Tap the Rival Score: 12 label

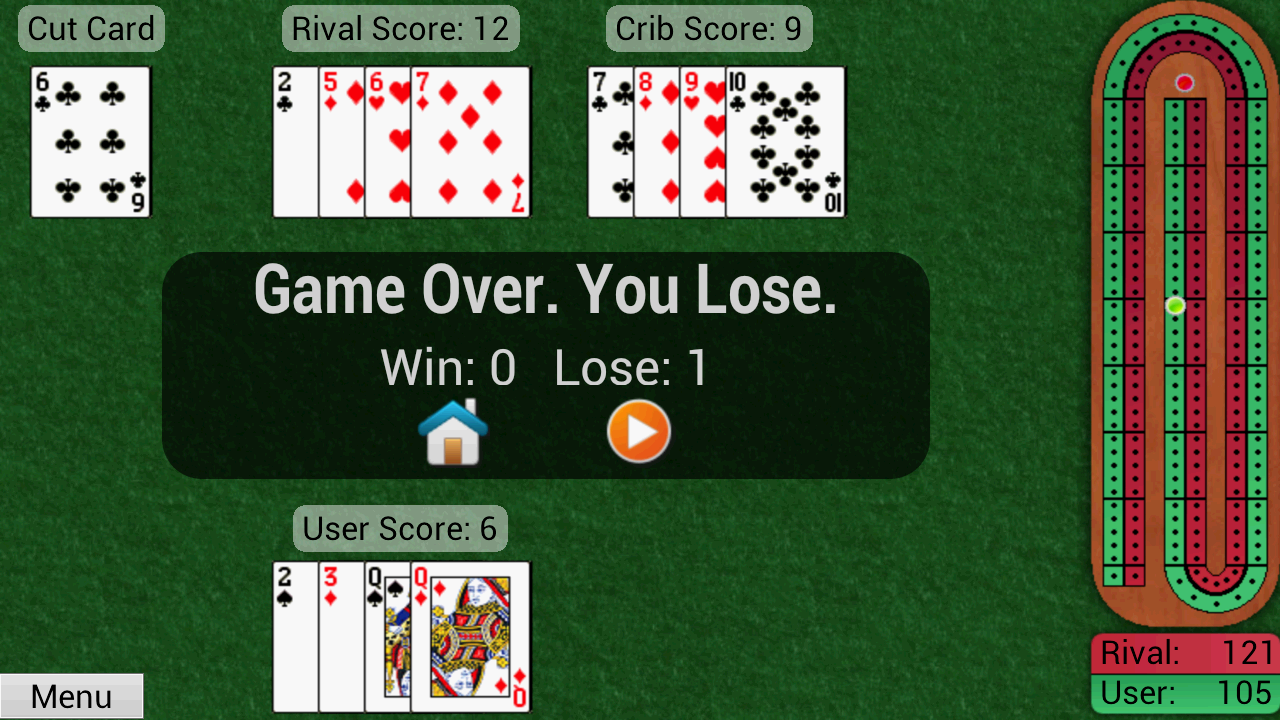[x=400, y=28]
